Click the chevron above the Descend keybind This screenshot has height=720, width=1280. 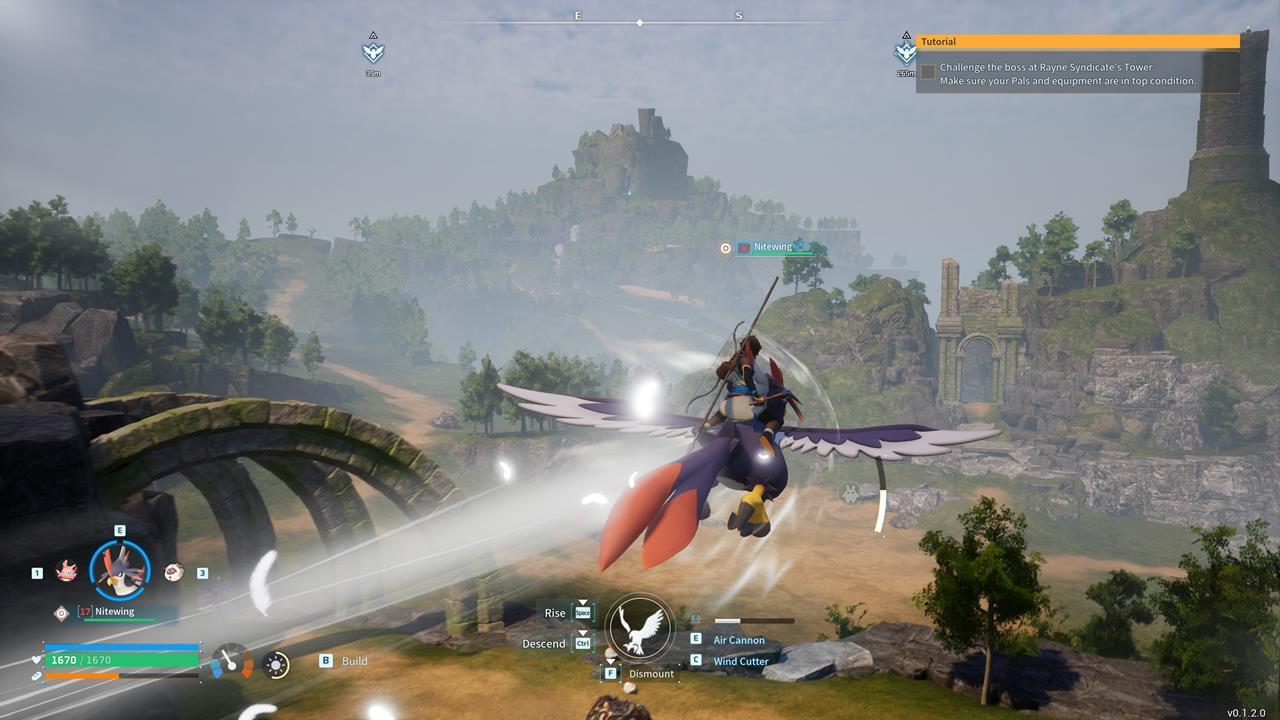(x=582, y=632)
